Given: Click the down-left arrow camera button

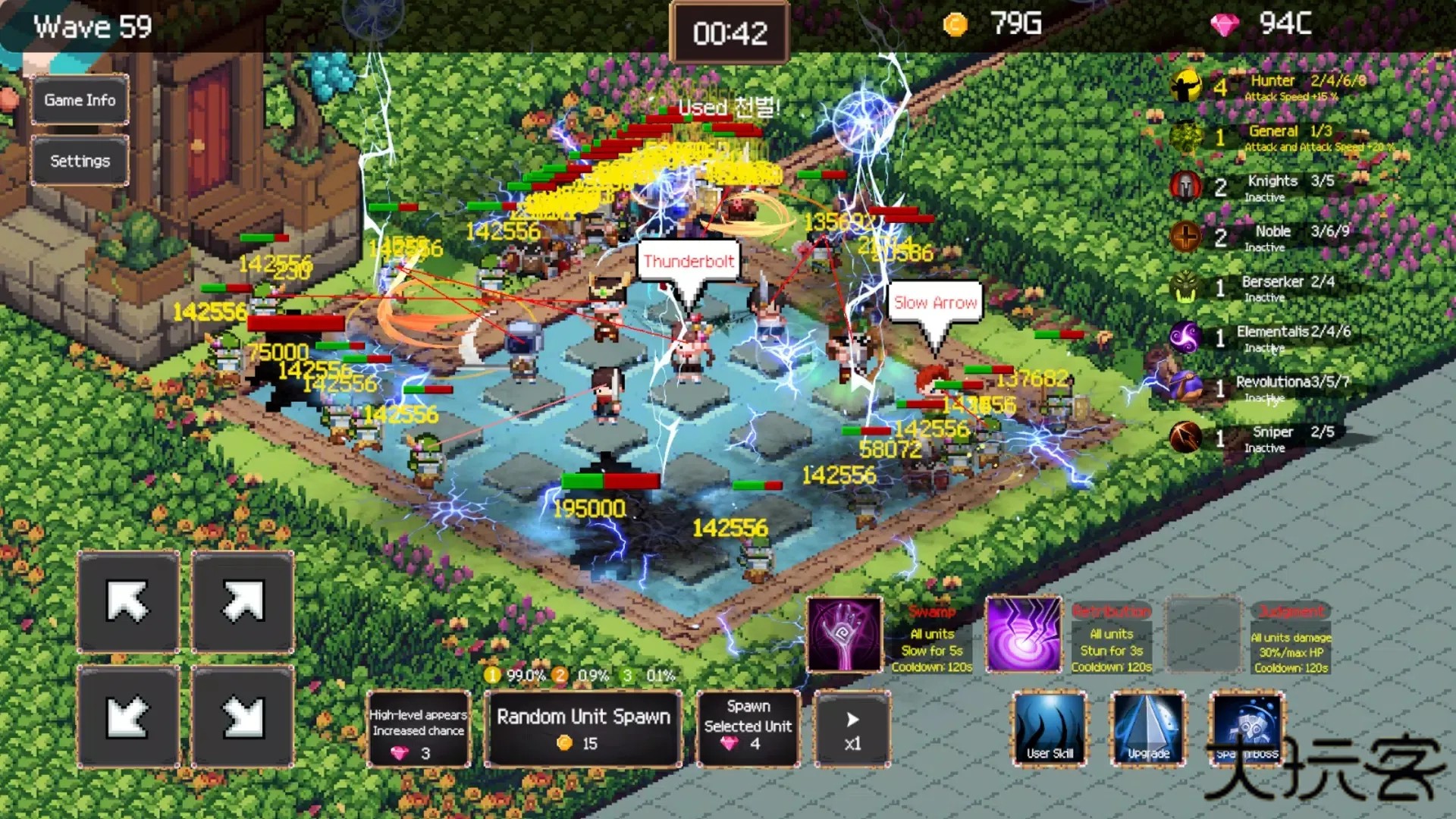Looking at the screenshot, I should 128,717.
